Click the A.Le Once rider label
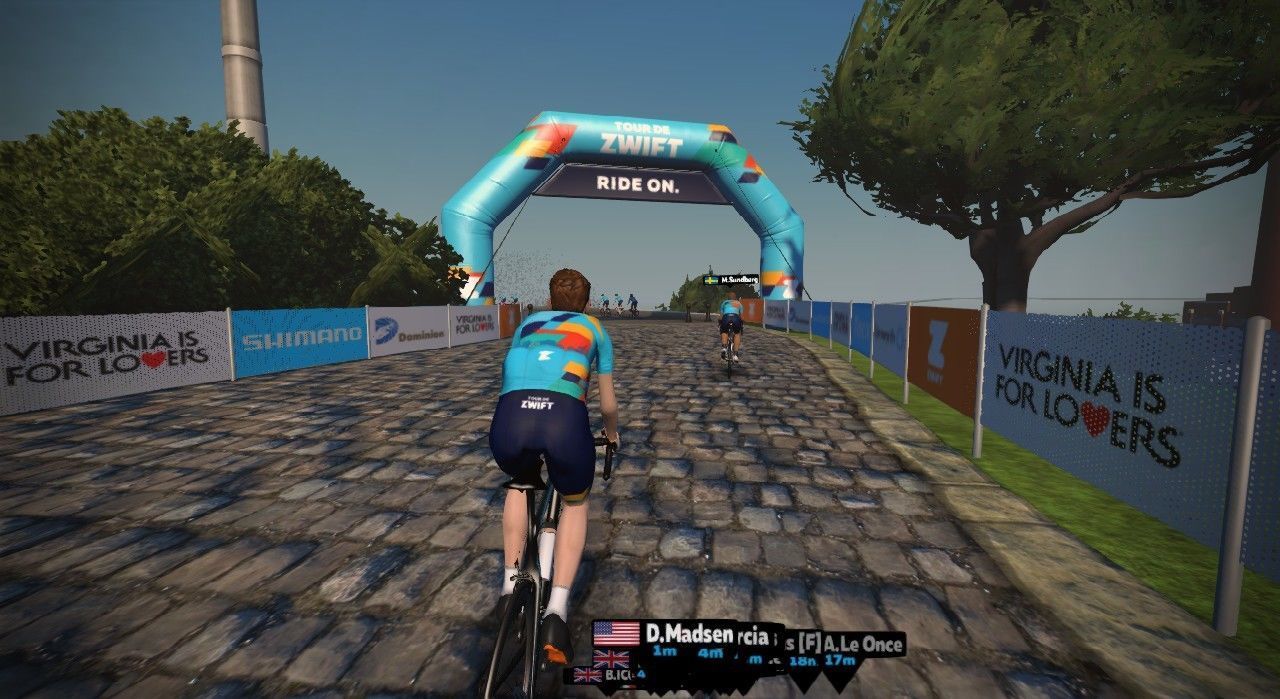Screen dimensions: 1280x699 point(863,644)
